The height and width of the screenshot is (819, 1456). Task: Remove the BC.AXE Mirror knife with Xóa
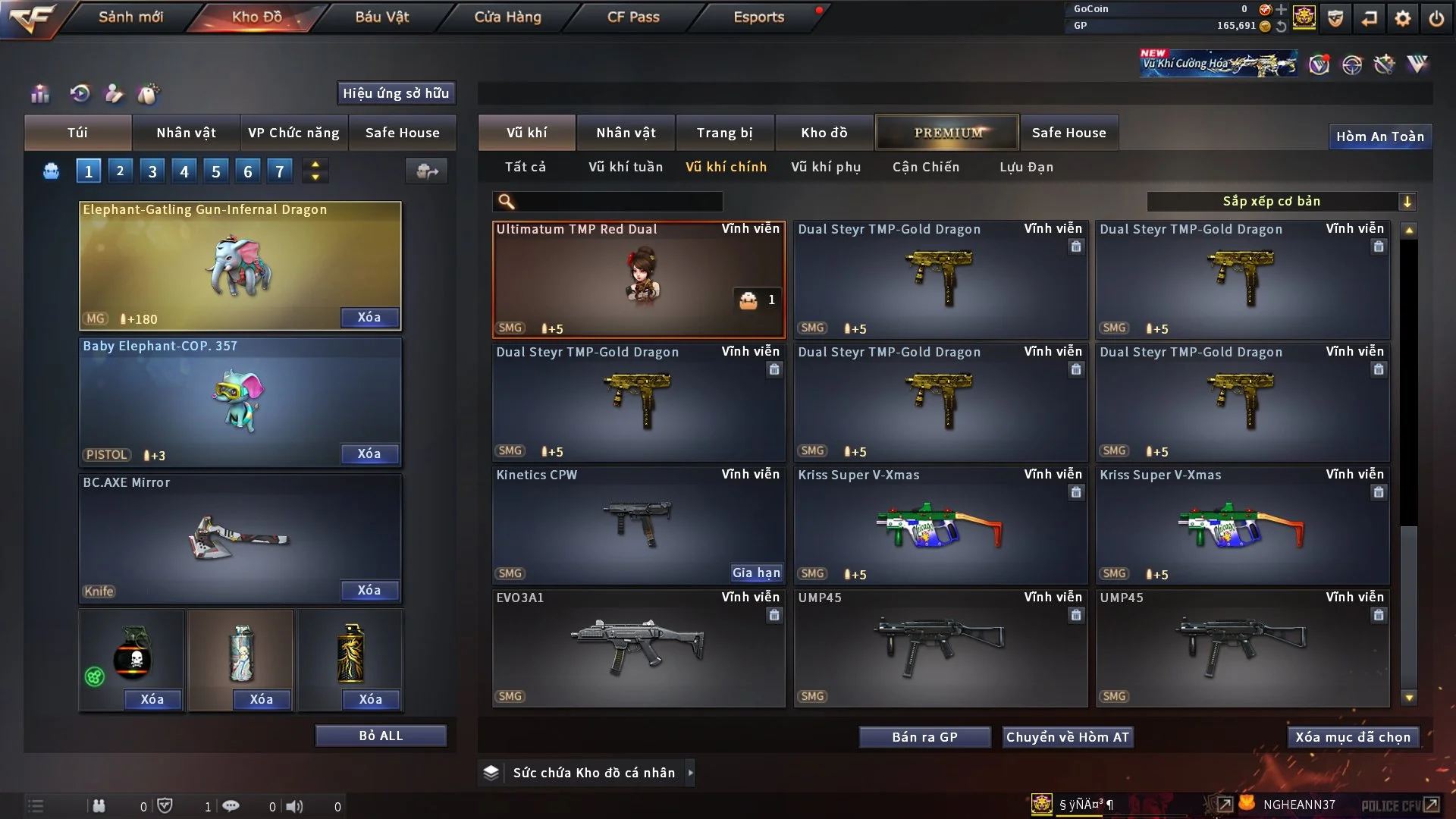point(369,590)
